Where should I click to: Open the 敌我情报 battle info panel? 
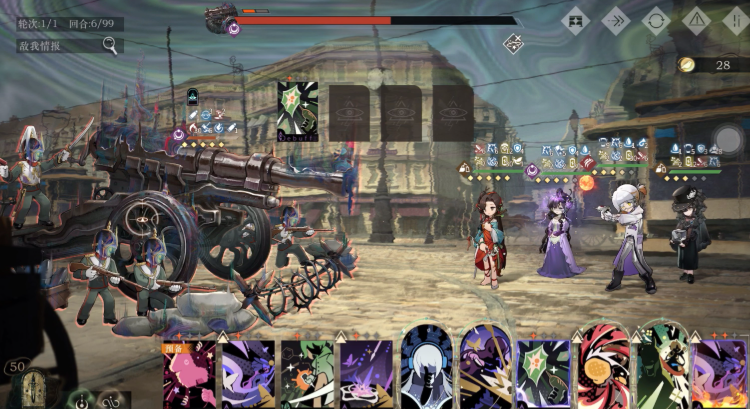pyautogui.click(x=68, y=45)
